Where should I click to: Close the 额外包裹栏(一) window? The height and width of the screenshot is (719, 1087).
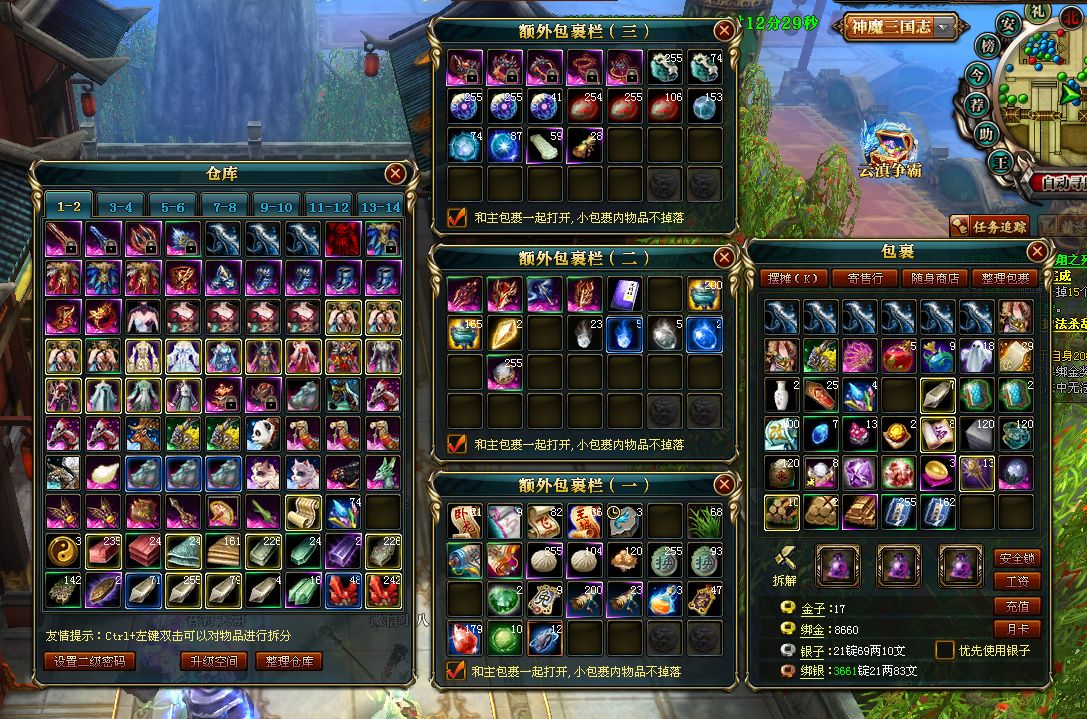[x=724, y=485]
